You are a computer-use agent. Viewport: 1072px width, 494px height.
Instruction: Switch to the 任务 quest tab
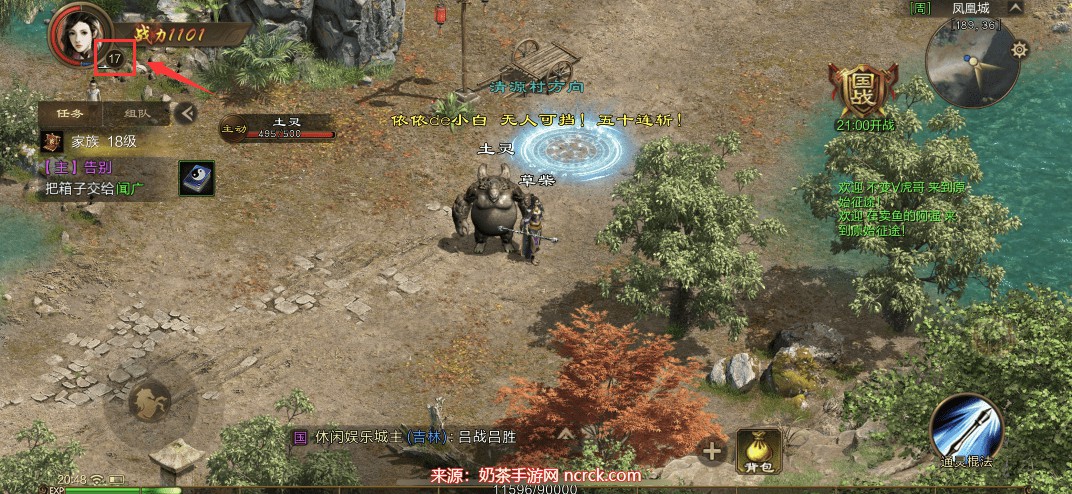point(70,113)
